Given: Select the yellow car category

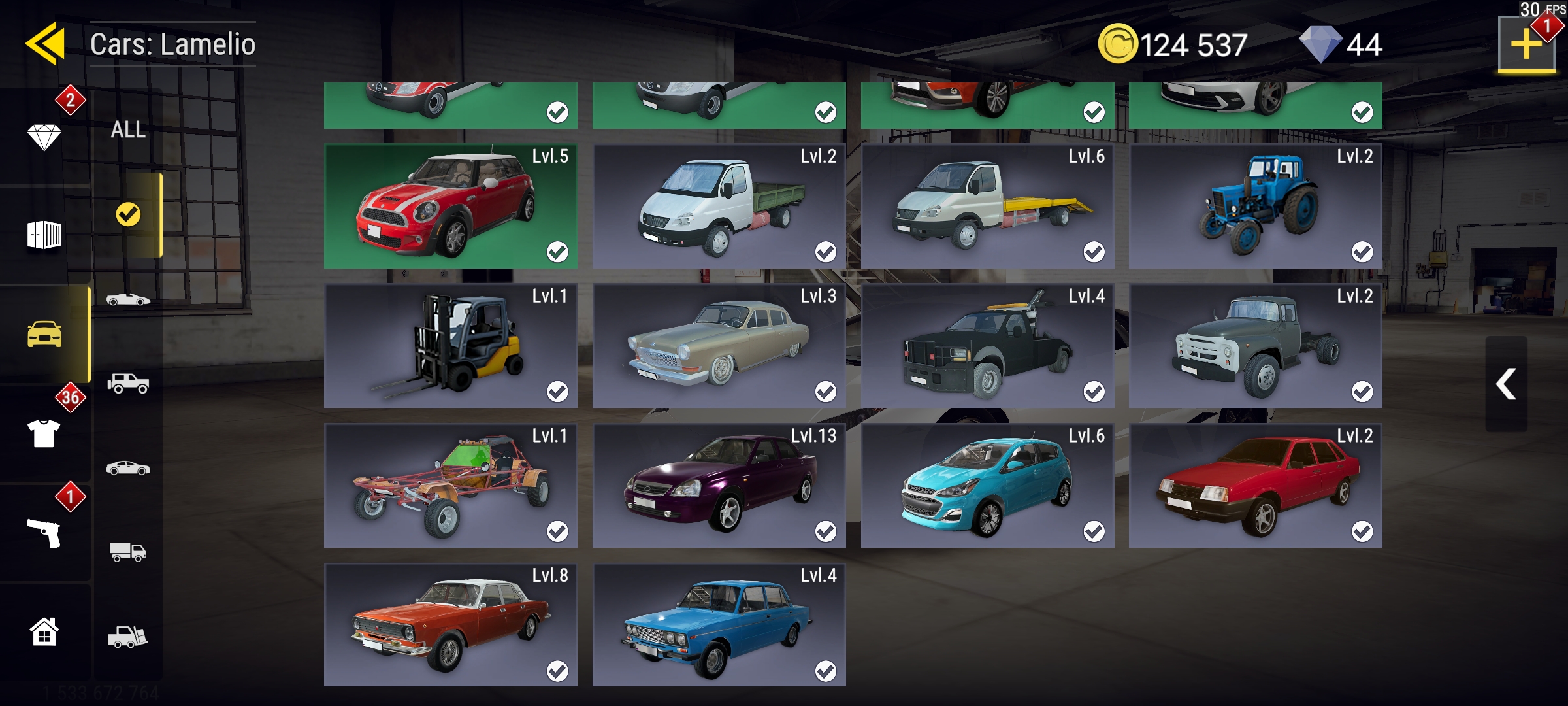Looking at the screenshot, I should pos(44,334).
